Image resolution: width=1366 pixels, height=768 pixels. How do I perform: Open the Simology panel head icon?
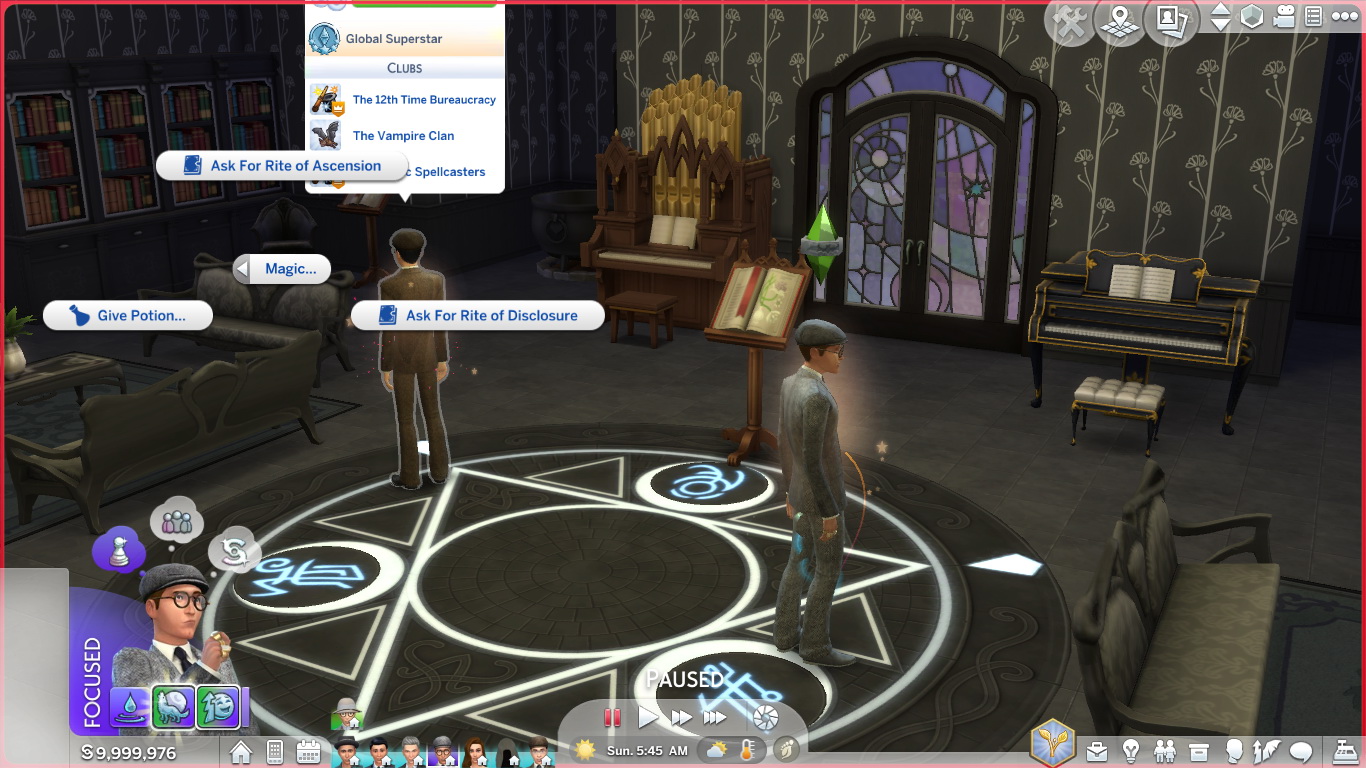1233,752
